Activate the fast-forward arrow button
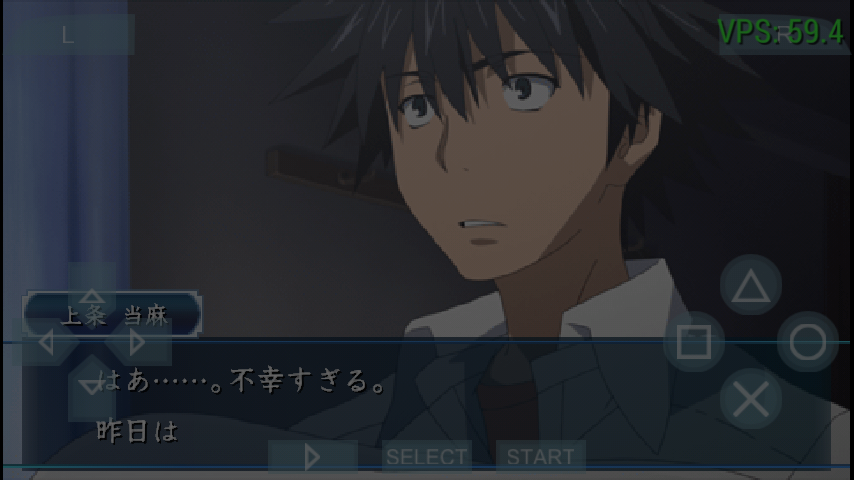 312,457
